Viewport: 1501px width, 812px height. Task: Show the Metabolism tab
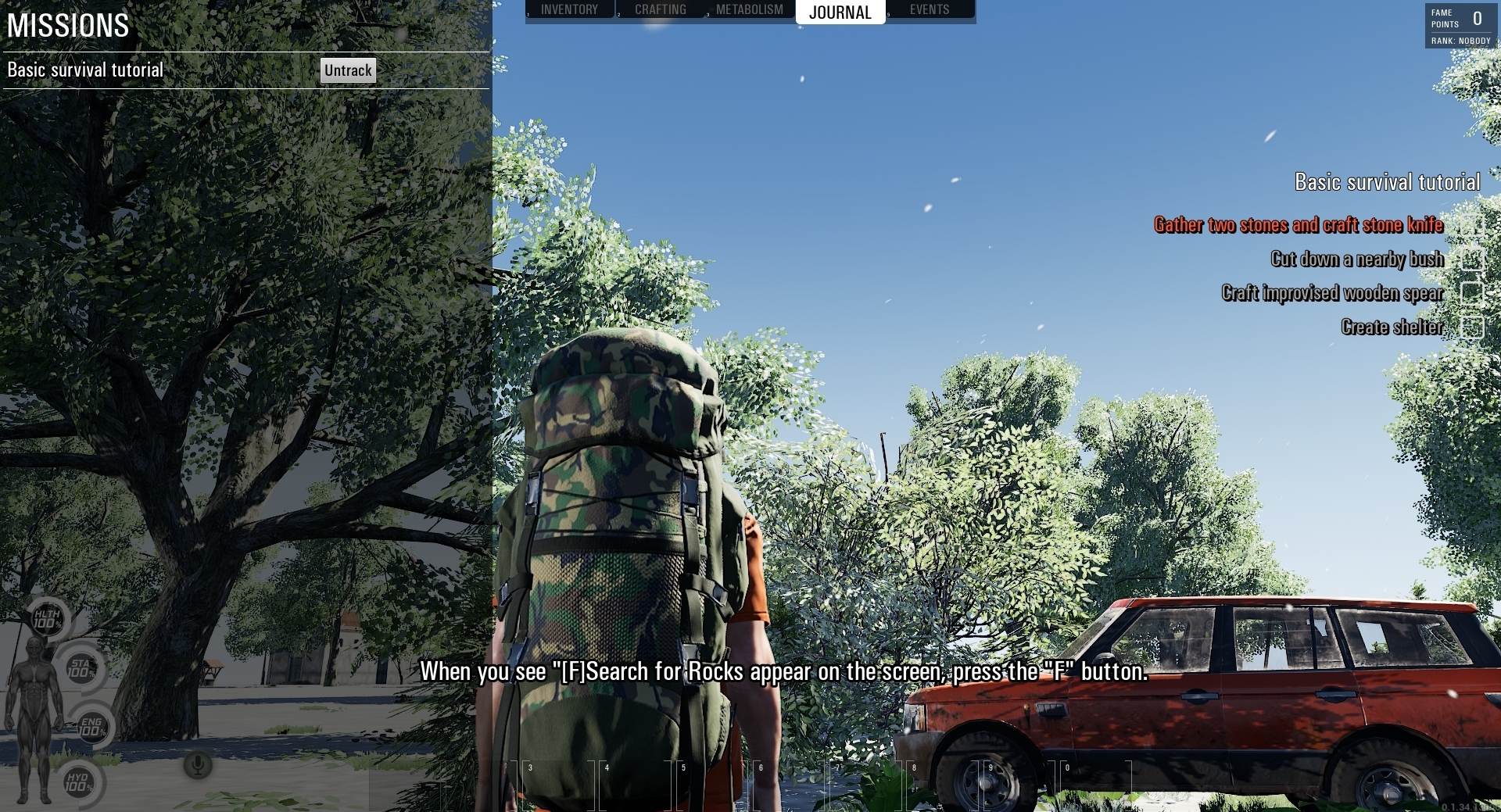pyautogui.click(x=749, y=9)
